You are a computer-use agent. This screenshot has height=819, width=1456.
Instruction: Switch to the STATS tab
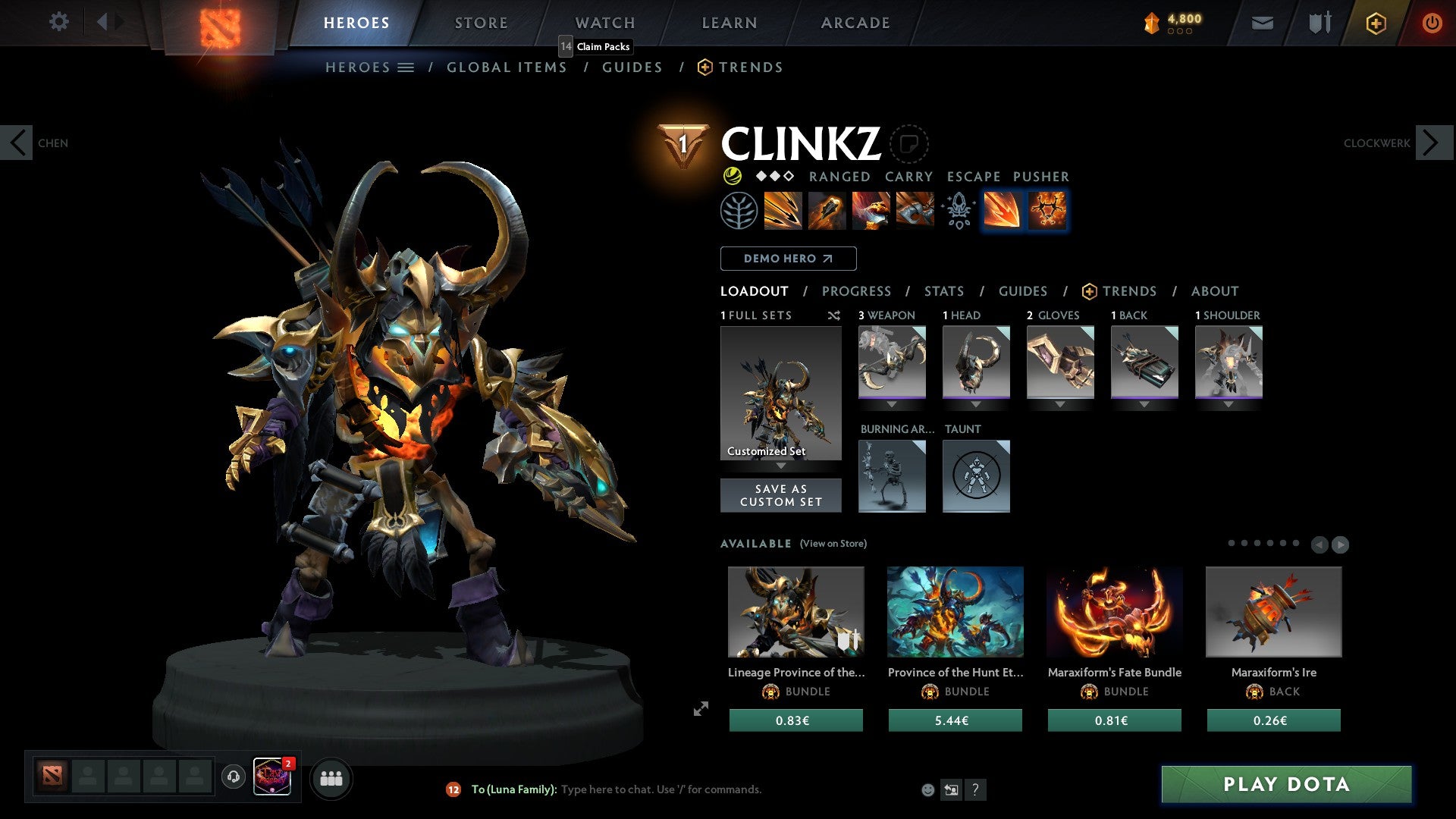[x=943, y=291]
